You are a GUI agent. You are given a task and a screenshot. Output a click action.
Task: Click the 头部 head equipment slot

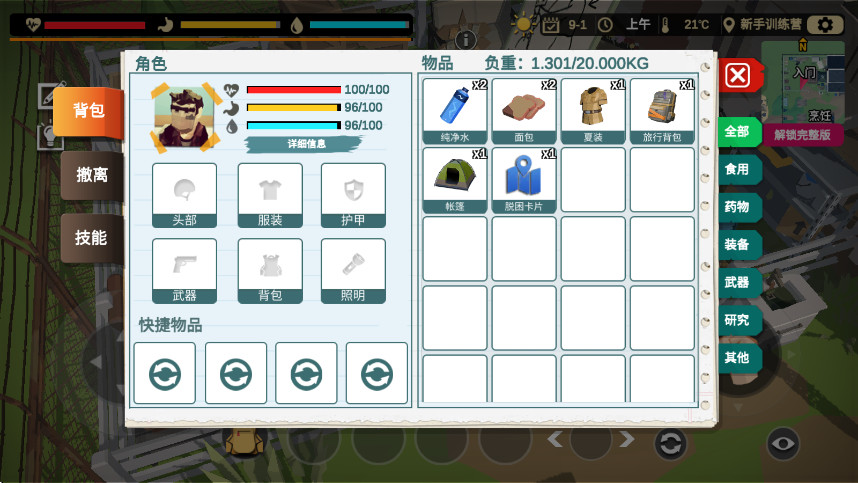coord(184,195)
